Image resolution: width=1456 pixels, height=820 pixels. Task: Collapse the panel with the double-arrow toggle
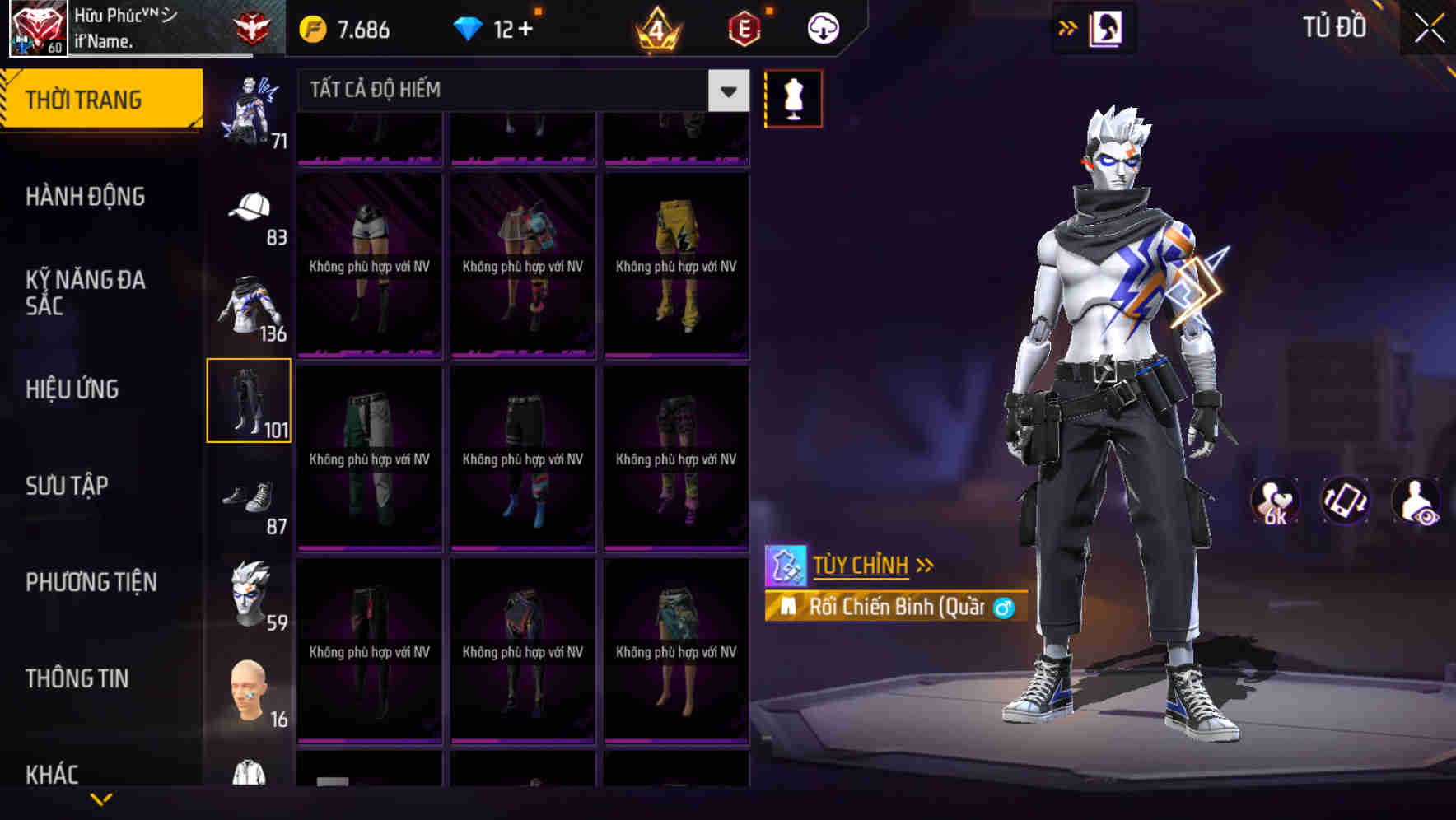1068,27
